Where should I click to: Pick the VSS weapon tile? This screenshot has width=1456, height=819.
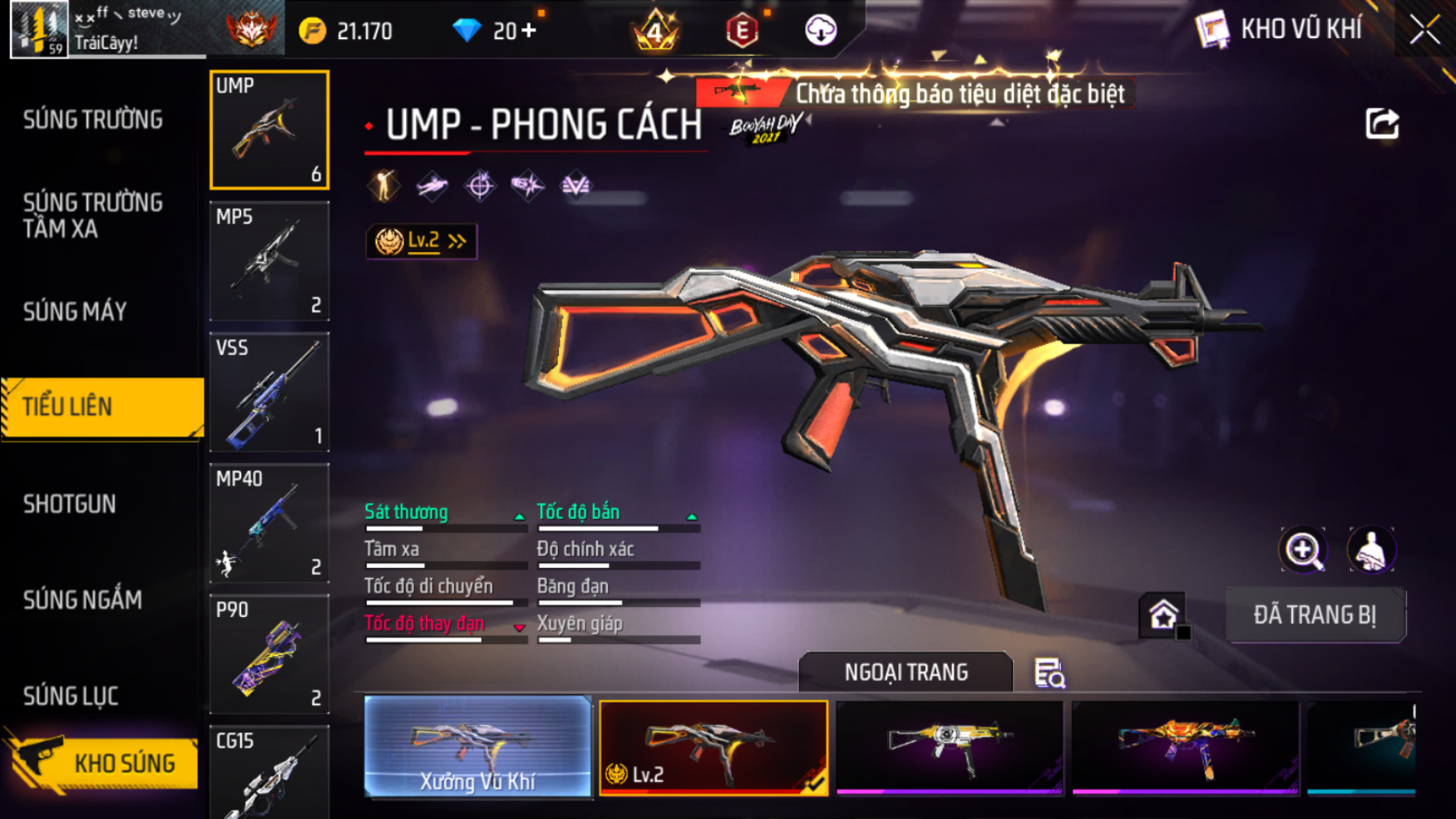(x=269, y=392)
